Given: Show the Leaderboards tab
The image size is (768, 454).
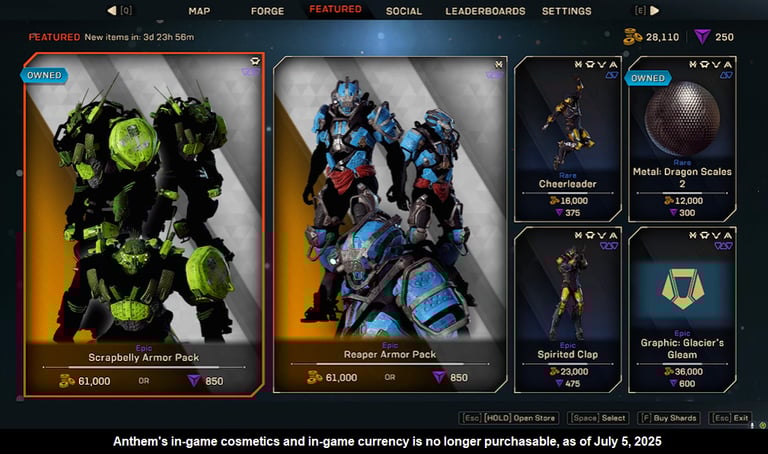Looking at the screenshot, I should (485, 11).
